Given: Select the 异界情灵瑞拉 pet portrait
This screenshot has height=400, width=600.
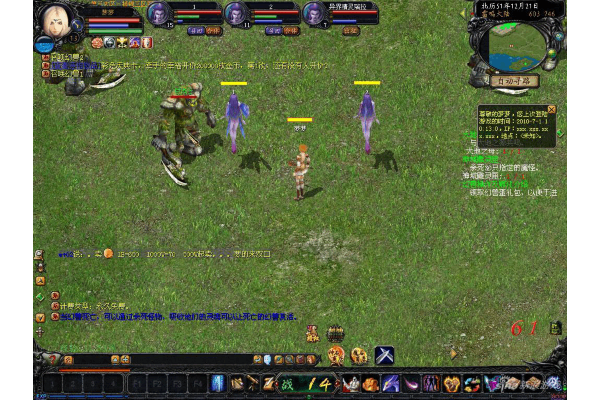Looking at the screenshot, I should [313, 14].
